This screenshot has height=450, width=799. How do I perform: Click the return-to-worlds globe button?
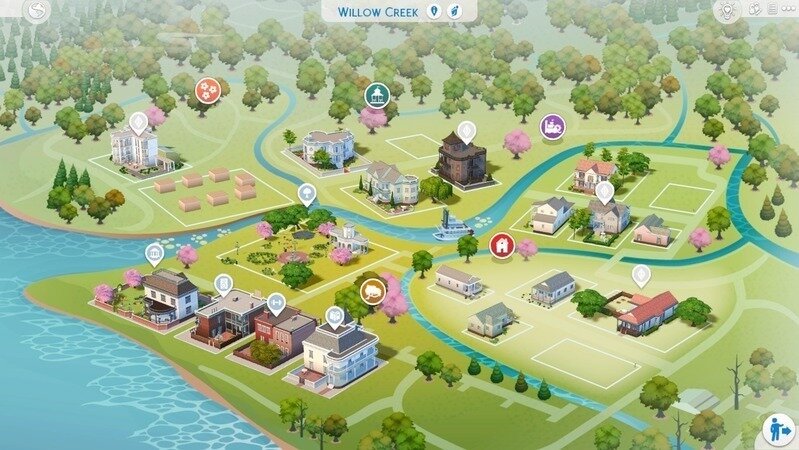pos(38,12)
